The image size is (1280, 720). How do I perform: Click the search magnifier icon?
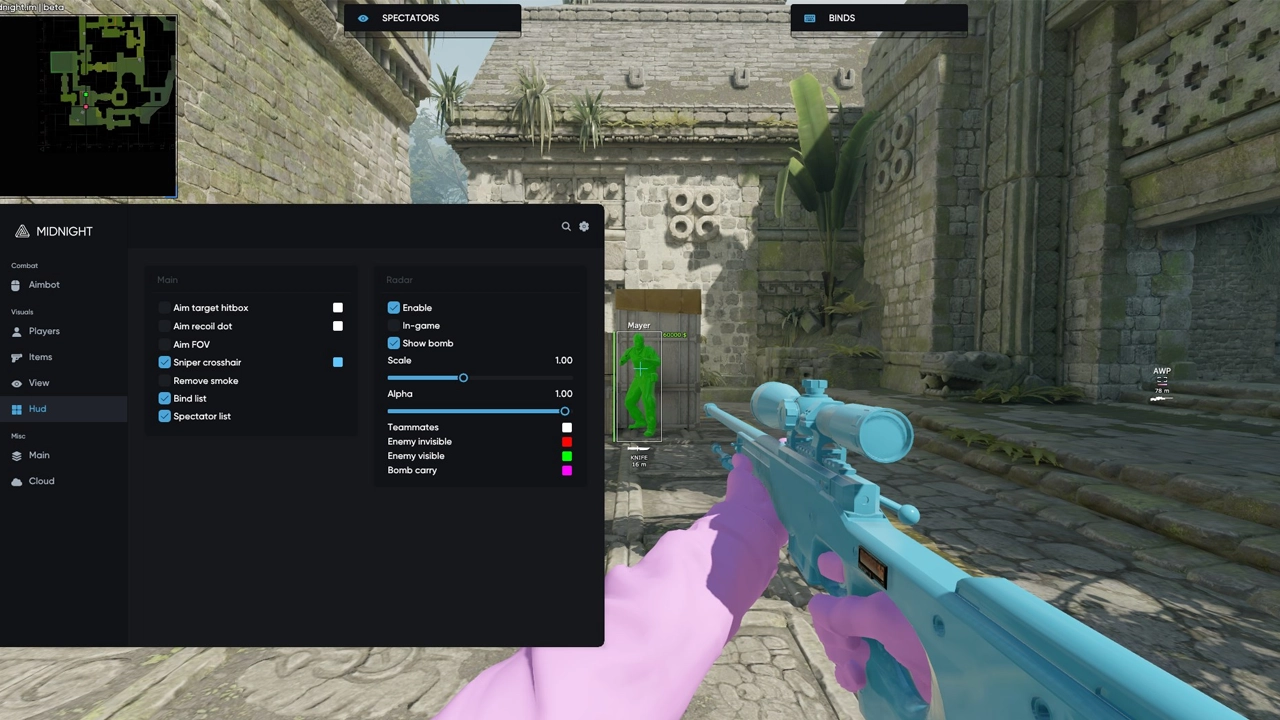click(x=566, y=227)
